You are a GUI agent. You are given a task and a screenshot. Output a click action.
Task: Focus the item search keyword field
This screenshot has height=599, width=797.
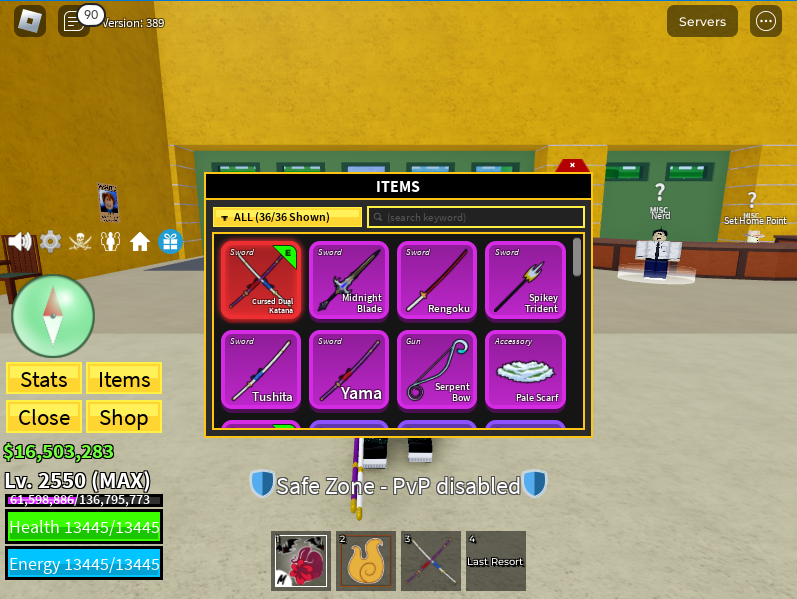coord(476,217)
